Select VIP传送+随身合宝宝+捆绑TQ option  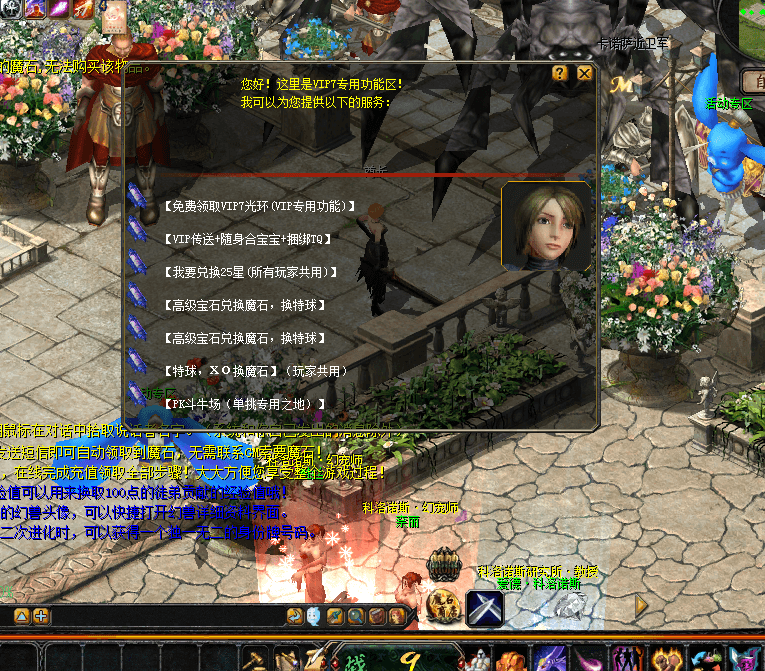click(x=246, y=239)
